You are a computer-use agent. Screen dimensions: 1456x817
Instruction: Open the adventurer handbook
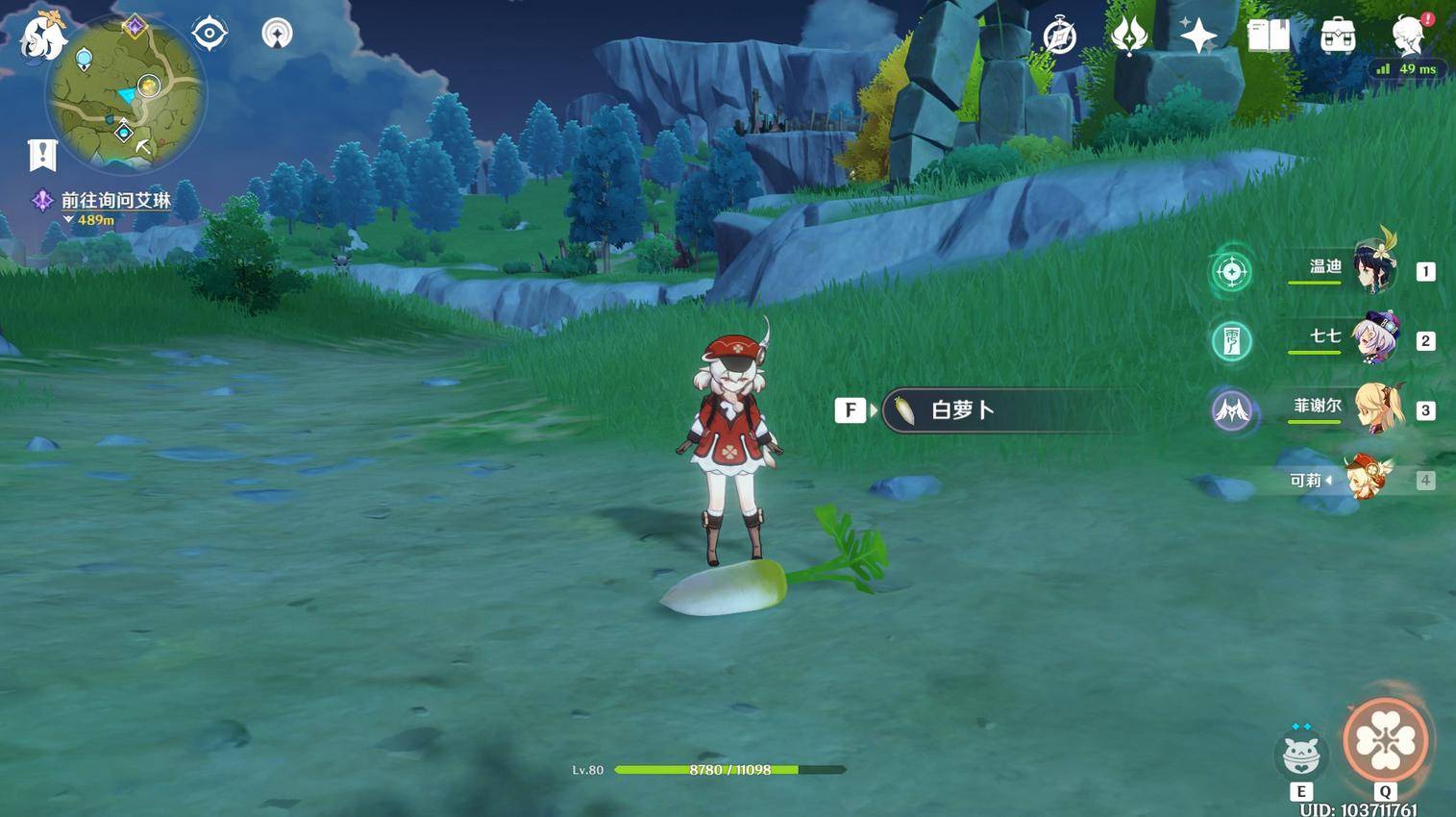click(x=1269, y=37)
